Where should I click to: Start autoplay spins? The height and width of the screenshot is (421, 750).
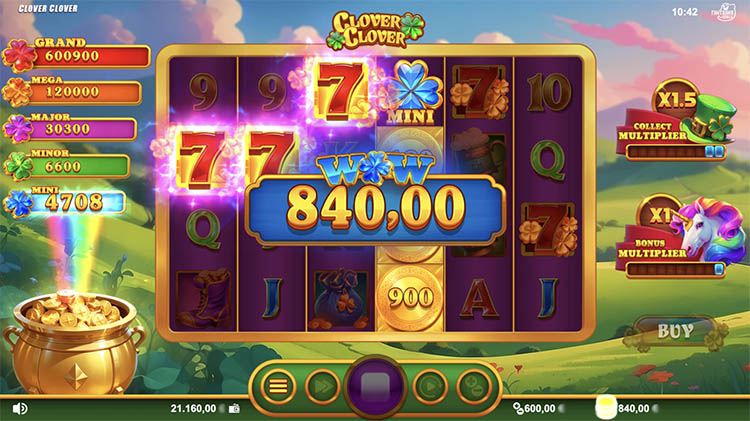tap(429, 385)
